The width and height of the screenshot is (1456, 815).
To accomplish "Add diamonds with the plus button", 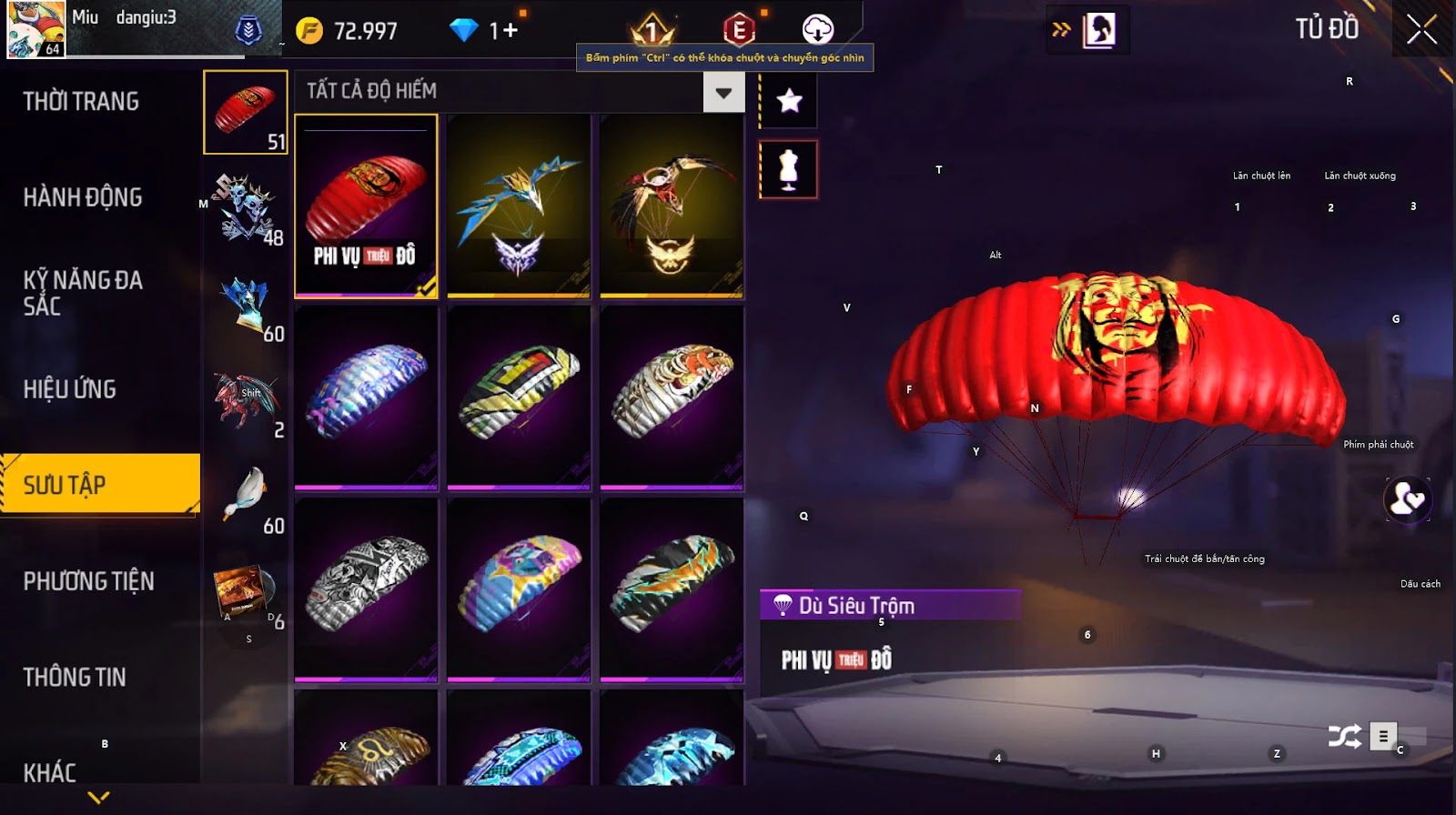I will (x=510, y=31).
